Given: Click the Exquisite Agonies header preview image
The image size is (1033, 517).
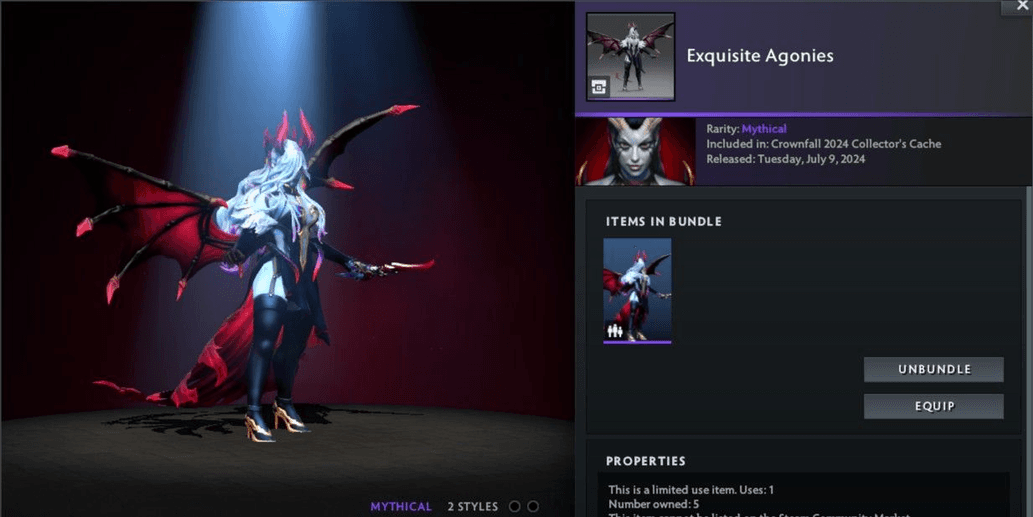Looking at the screenshot, I should (x=630, y=56).
